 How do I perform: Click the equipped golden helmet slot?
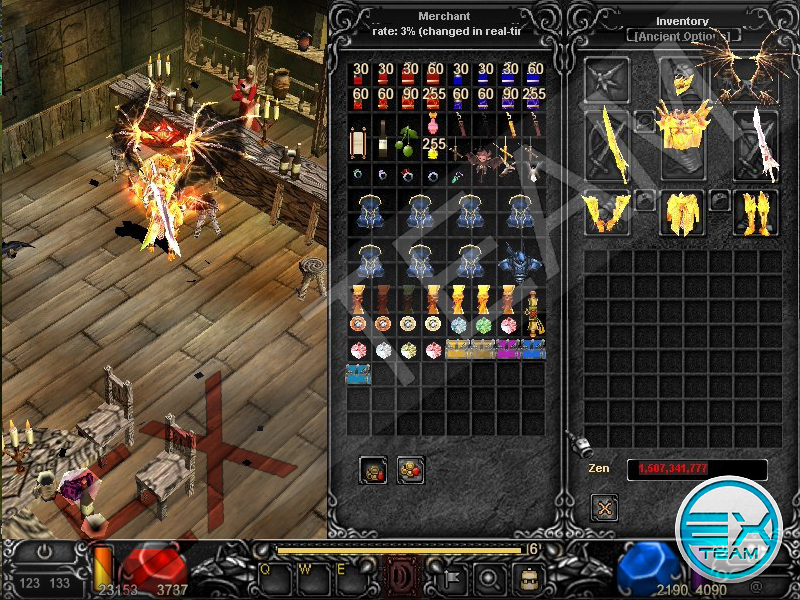click(682, 80)
